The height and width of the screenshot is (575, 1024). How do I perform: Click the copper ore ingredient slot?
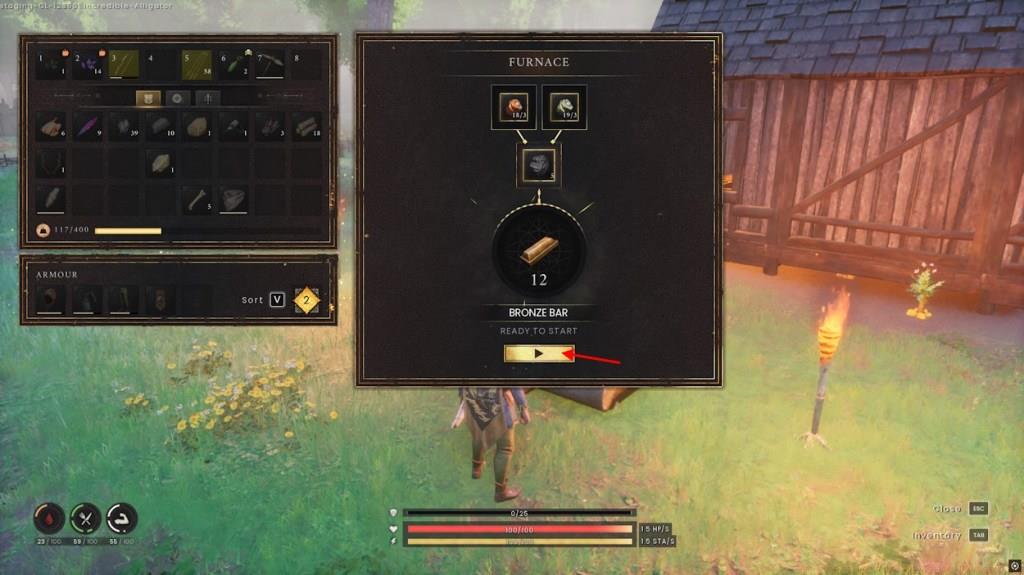point(512,107)
